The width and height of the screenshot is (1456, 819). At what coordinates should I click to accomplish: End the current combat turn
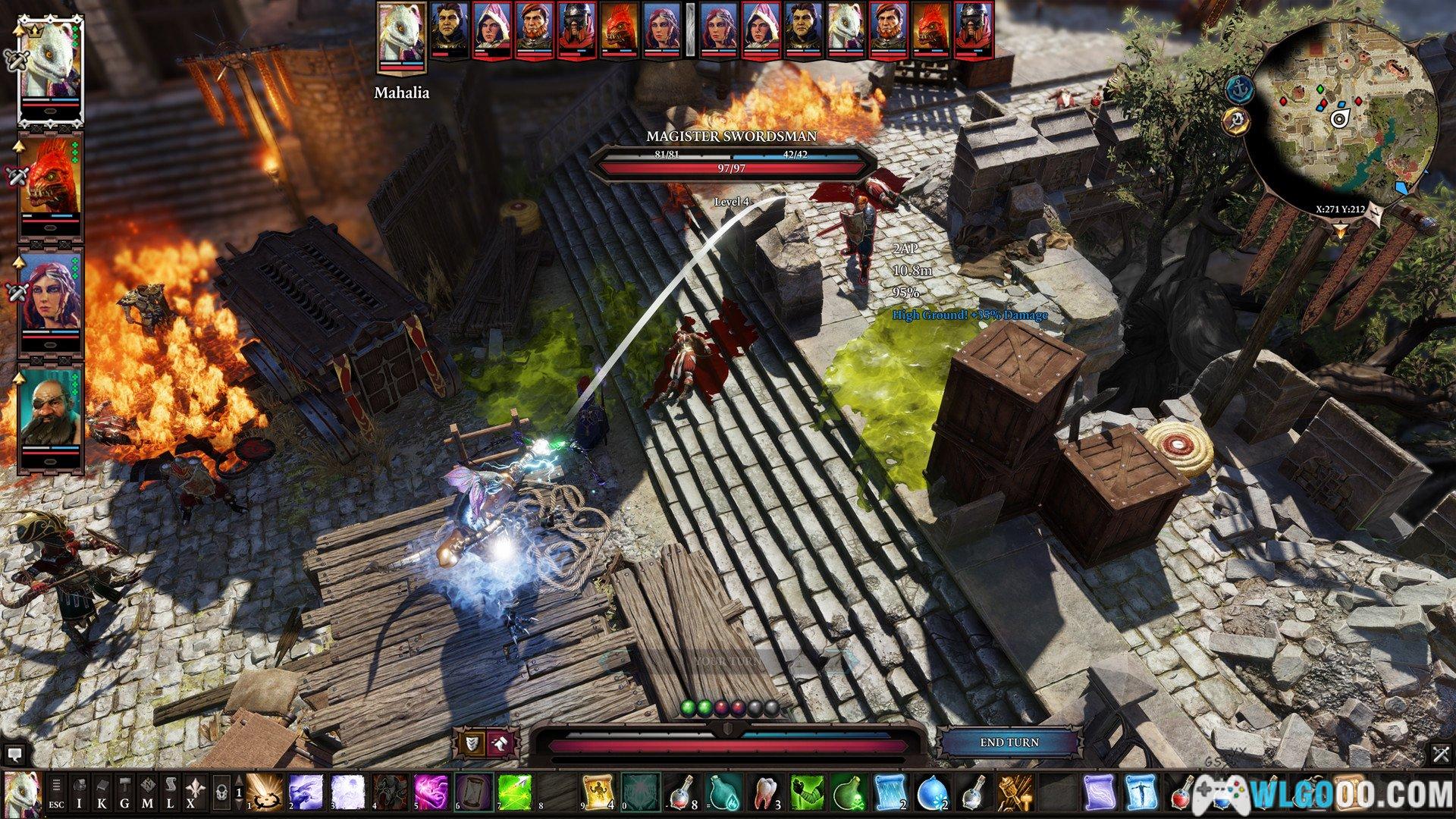1009,742
